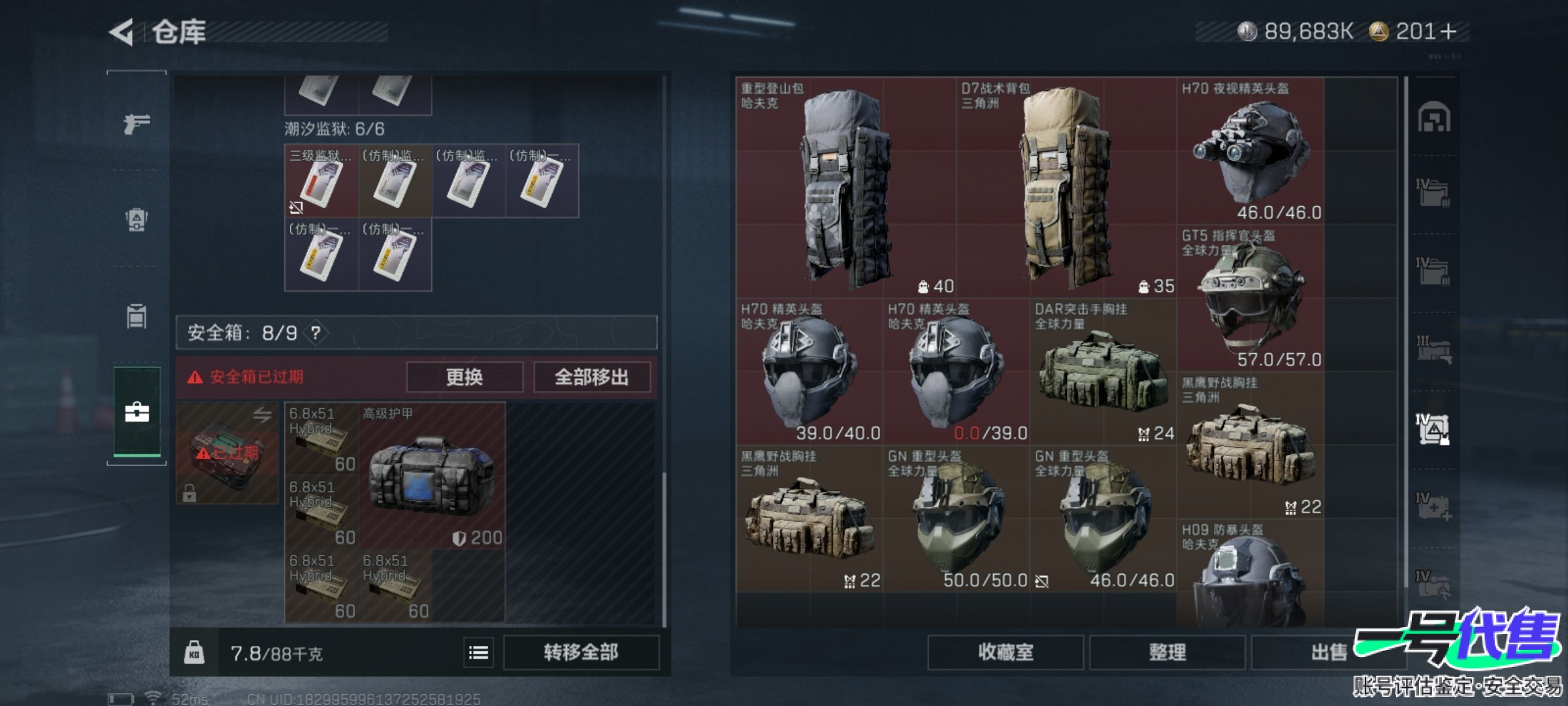Click the 更换 safe box replace button

point(465,377)
